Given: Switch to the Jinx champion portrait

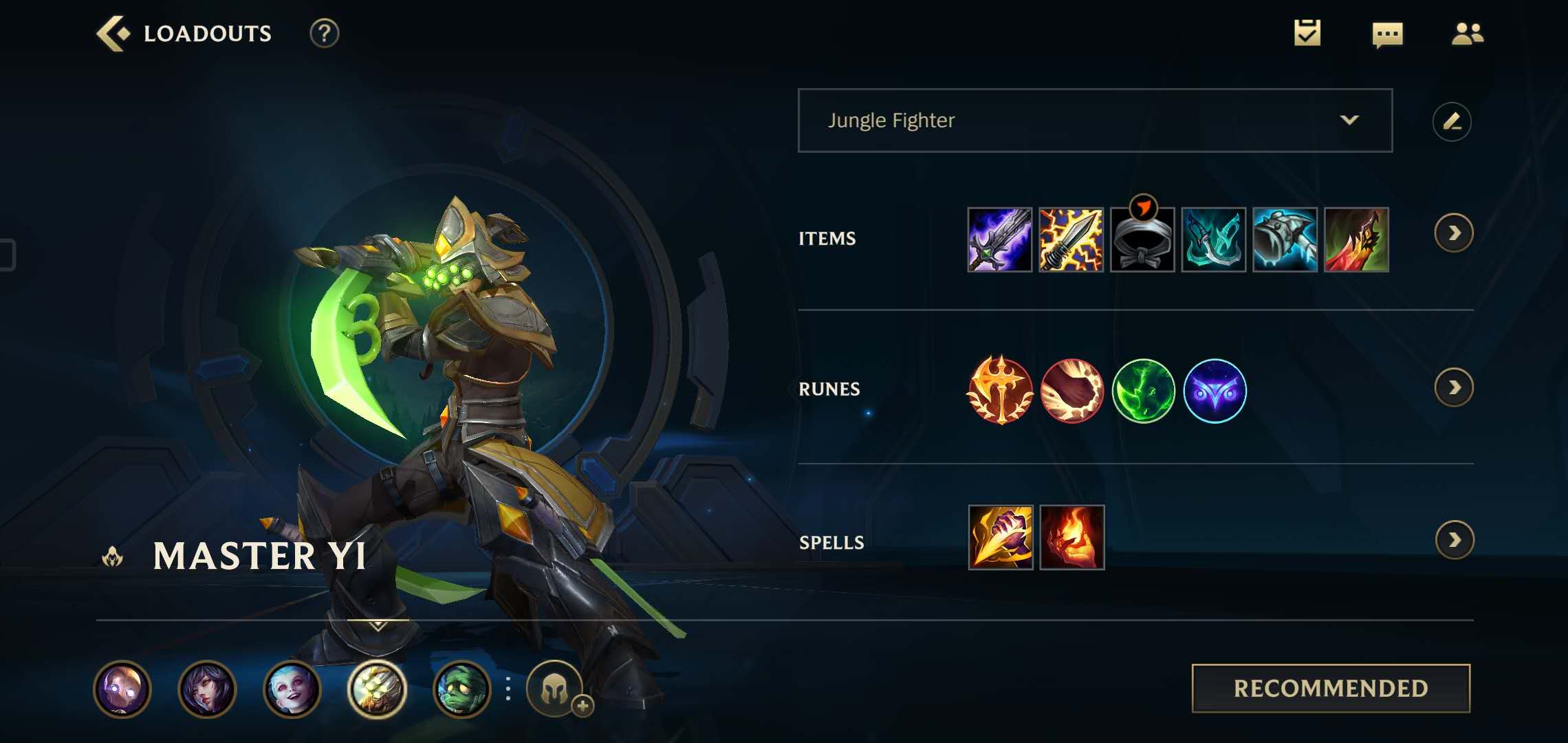Looking at the screenshot, I should coord(292,689).
